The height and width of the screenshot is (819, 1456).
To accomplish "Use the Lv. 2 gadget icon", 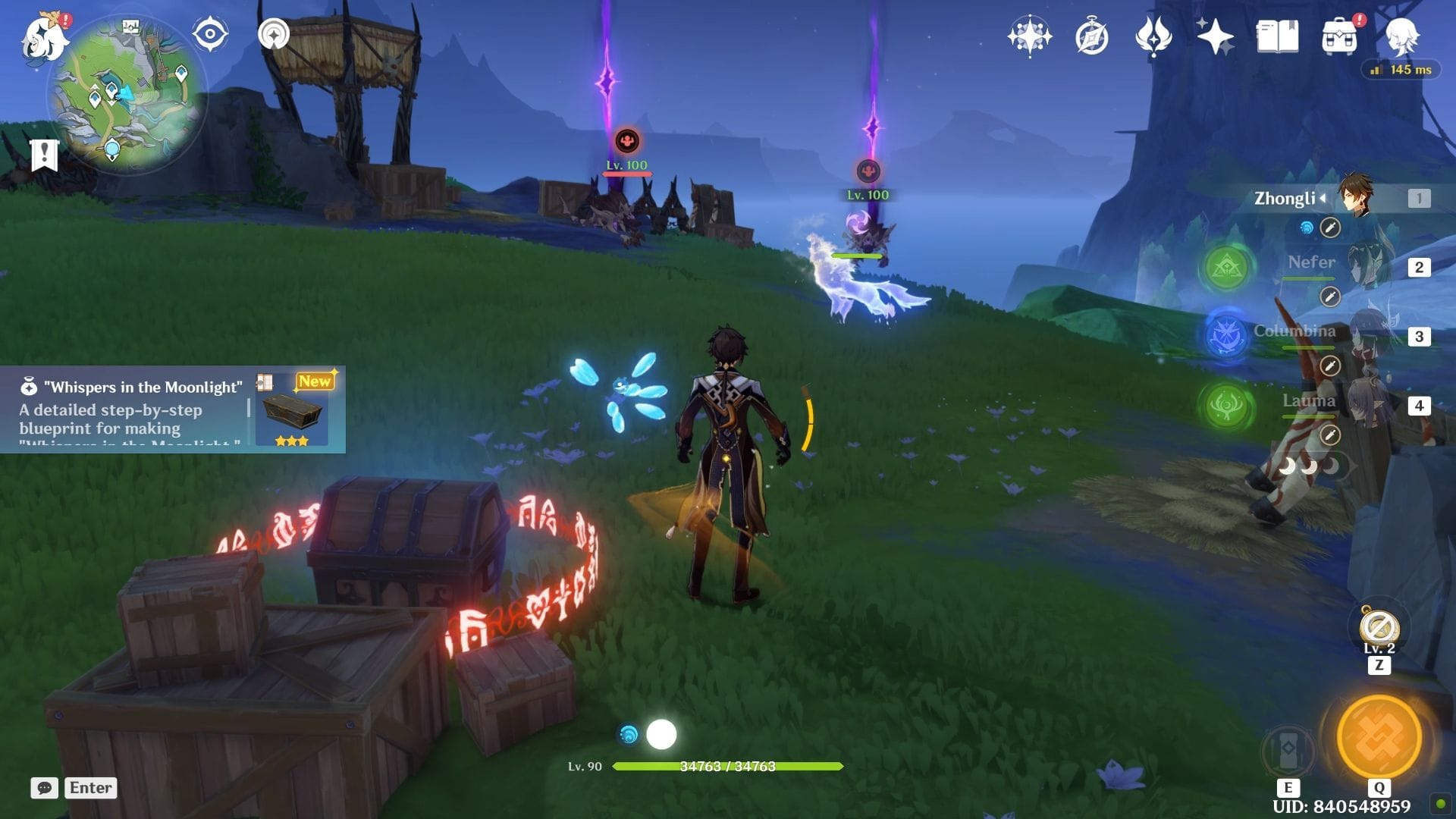I will pos(1379,628).
